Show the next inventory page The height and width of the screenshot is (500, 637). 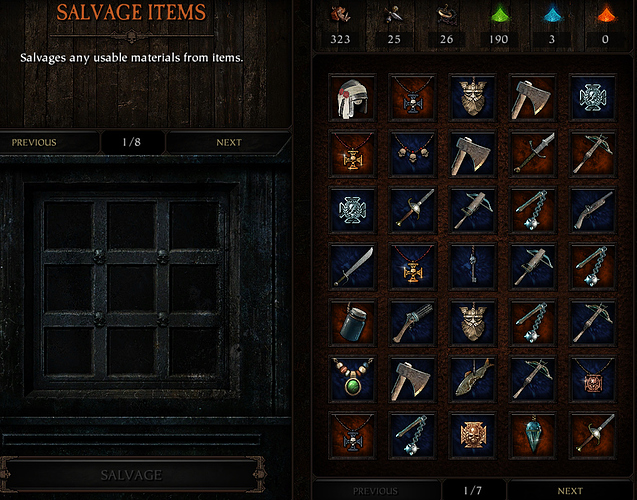coord(569,491)
